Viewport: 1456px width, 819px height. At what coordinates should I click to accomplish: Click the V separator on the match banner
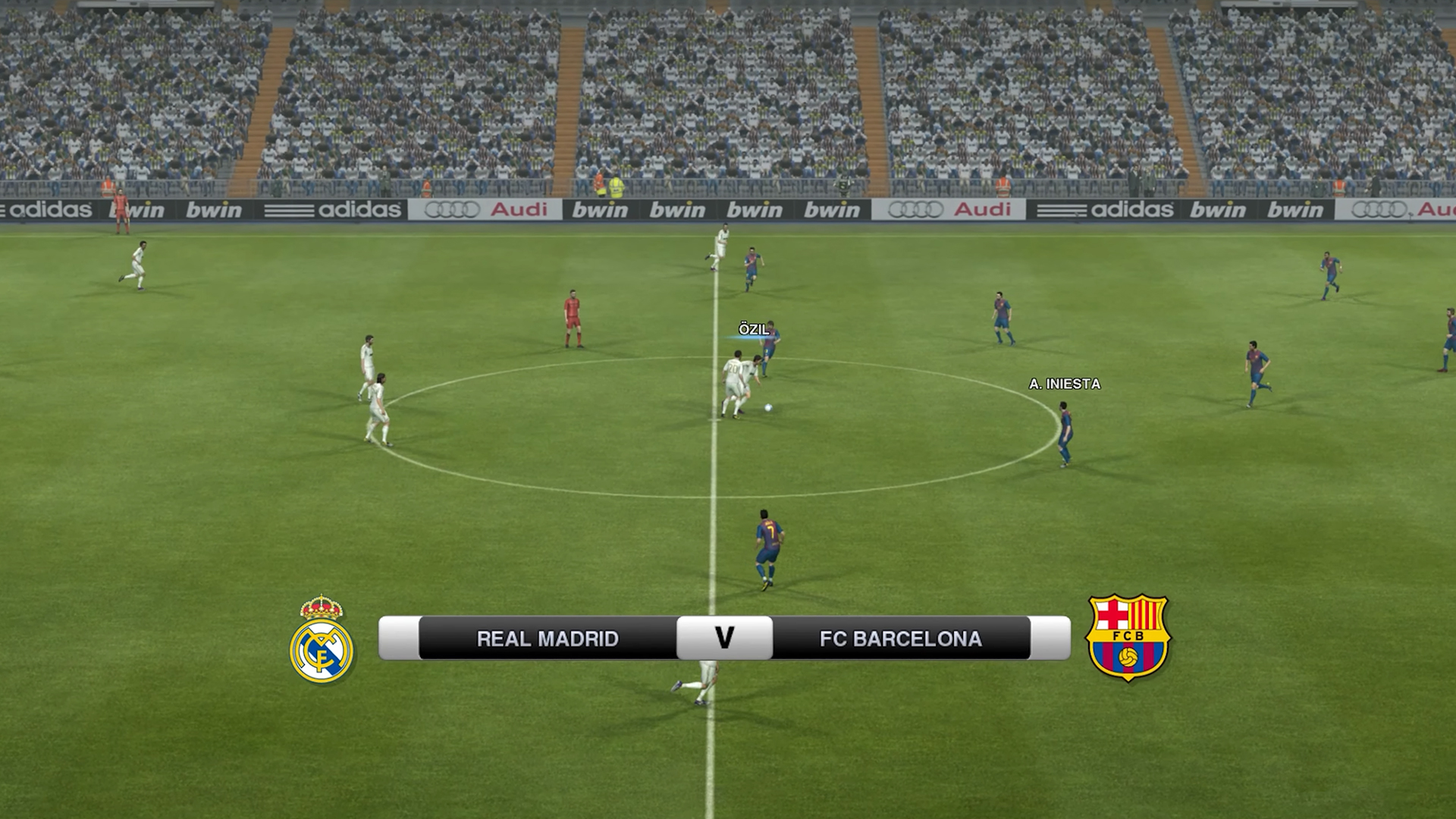[724, 639]
